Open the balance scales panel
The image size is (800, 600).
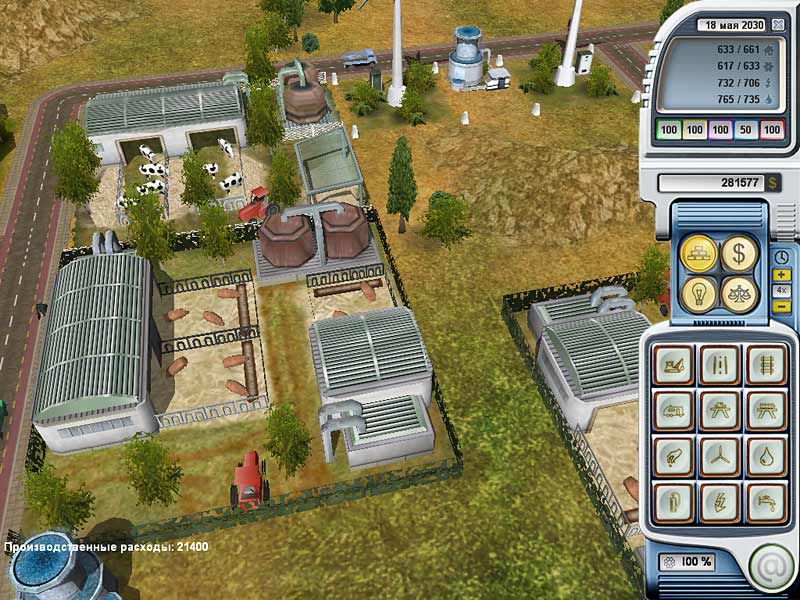coord(739,293)
